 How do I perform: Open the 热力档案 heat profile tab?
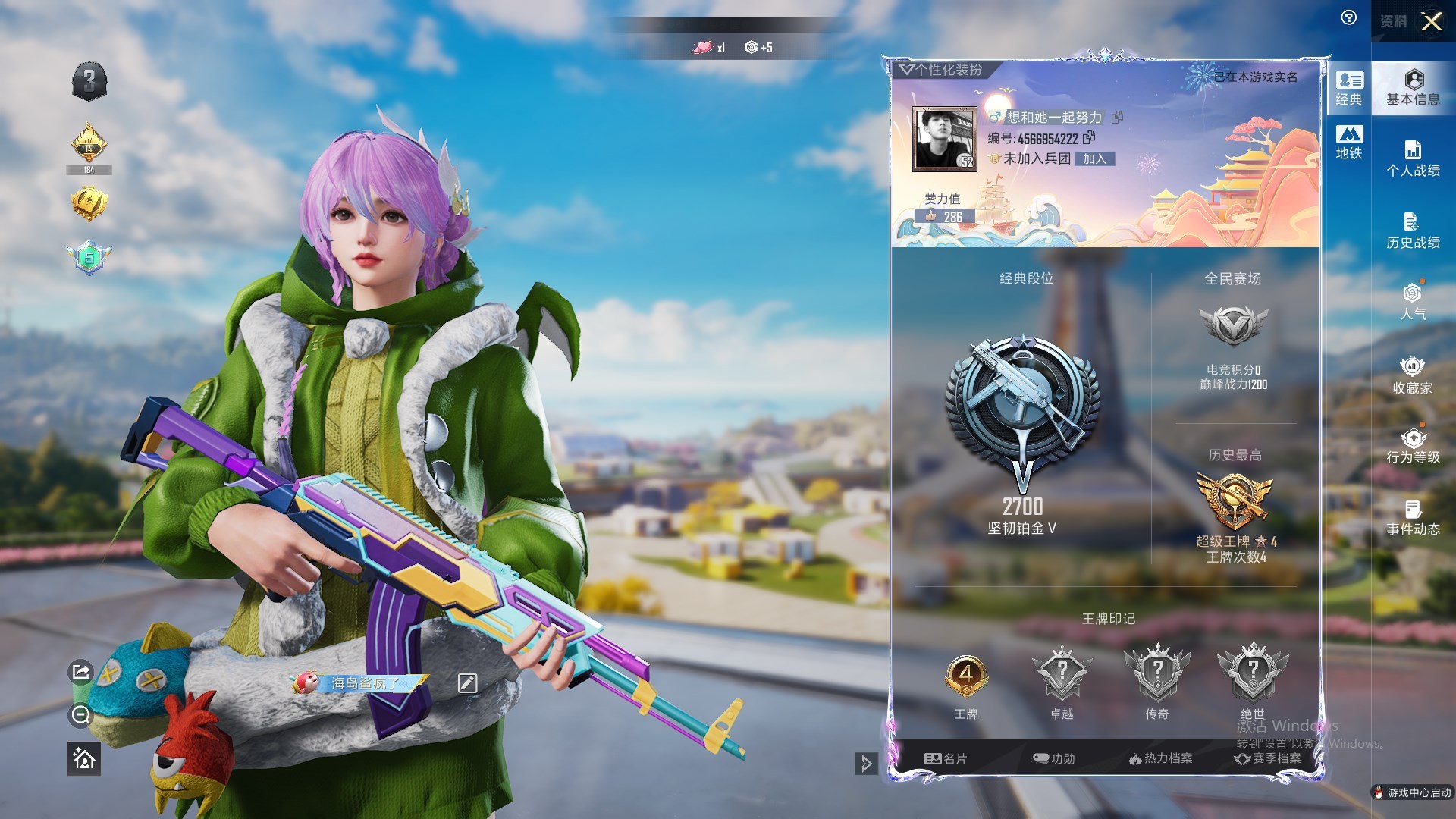1160,758
